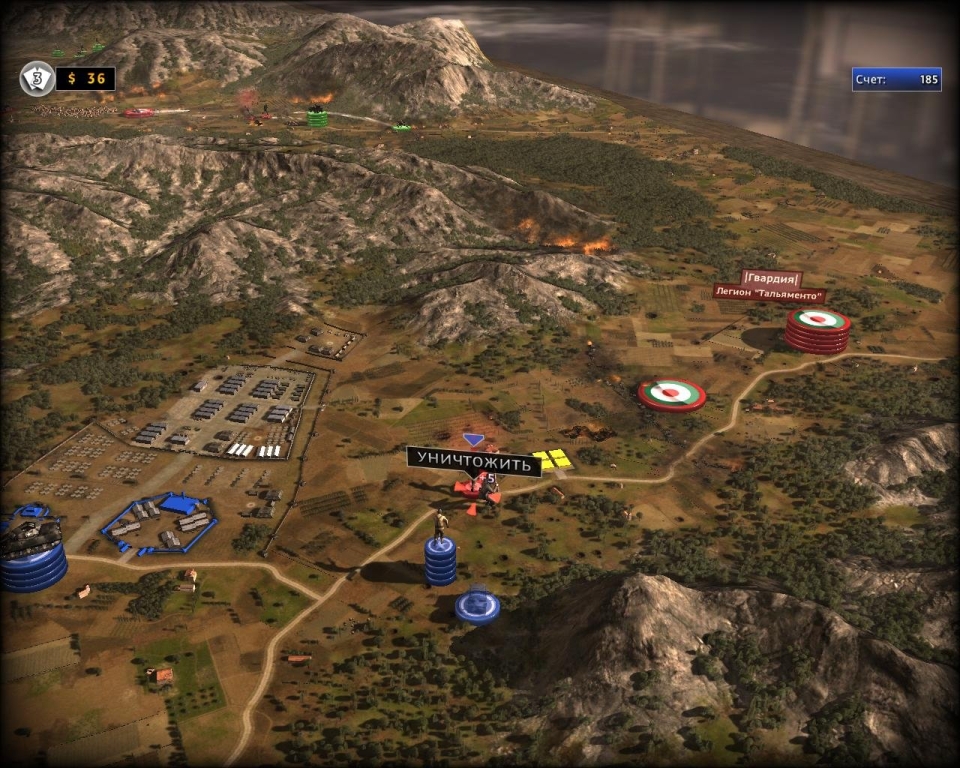Viewport: 960px width, 768px height.
Task: Select the tall red Italian roundel chip stack
Action: click(817, 330)
